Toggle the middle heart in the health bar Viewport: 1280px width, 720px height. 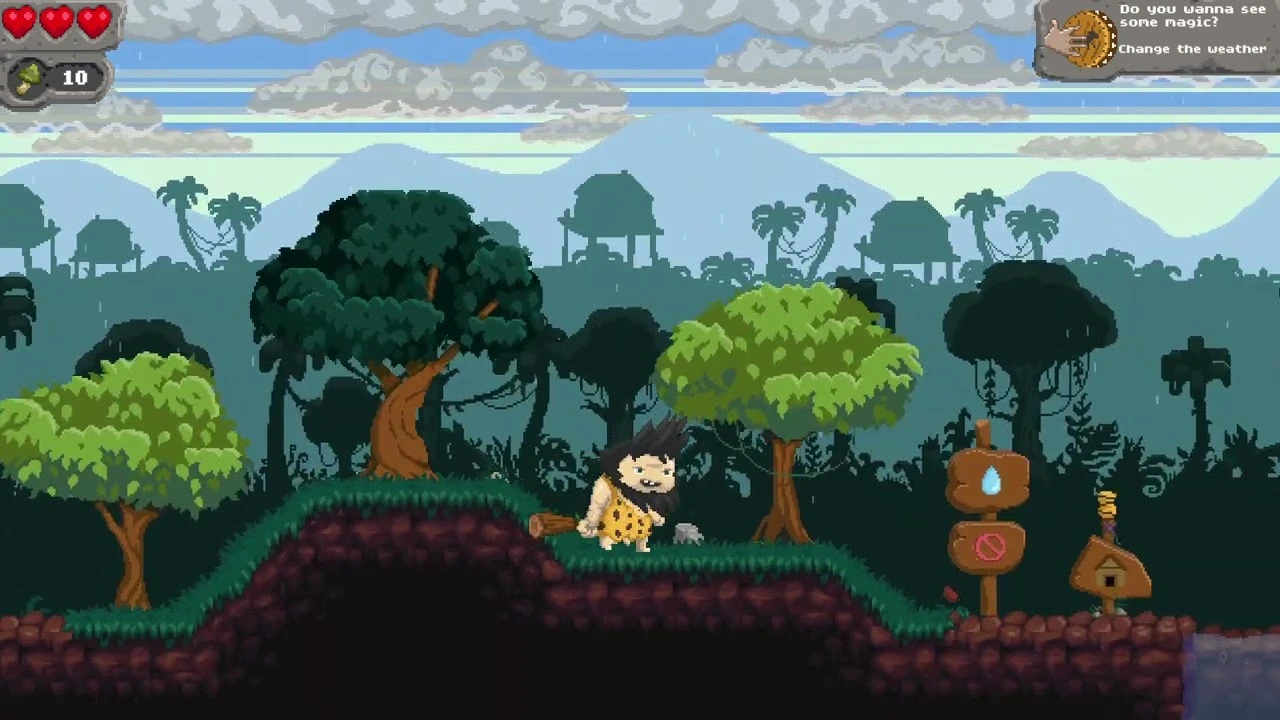pos(57,22)
